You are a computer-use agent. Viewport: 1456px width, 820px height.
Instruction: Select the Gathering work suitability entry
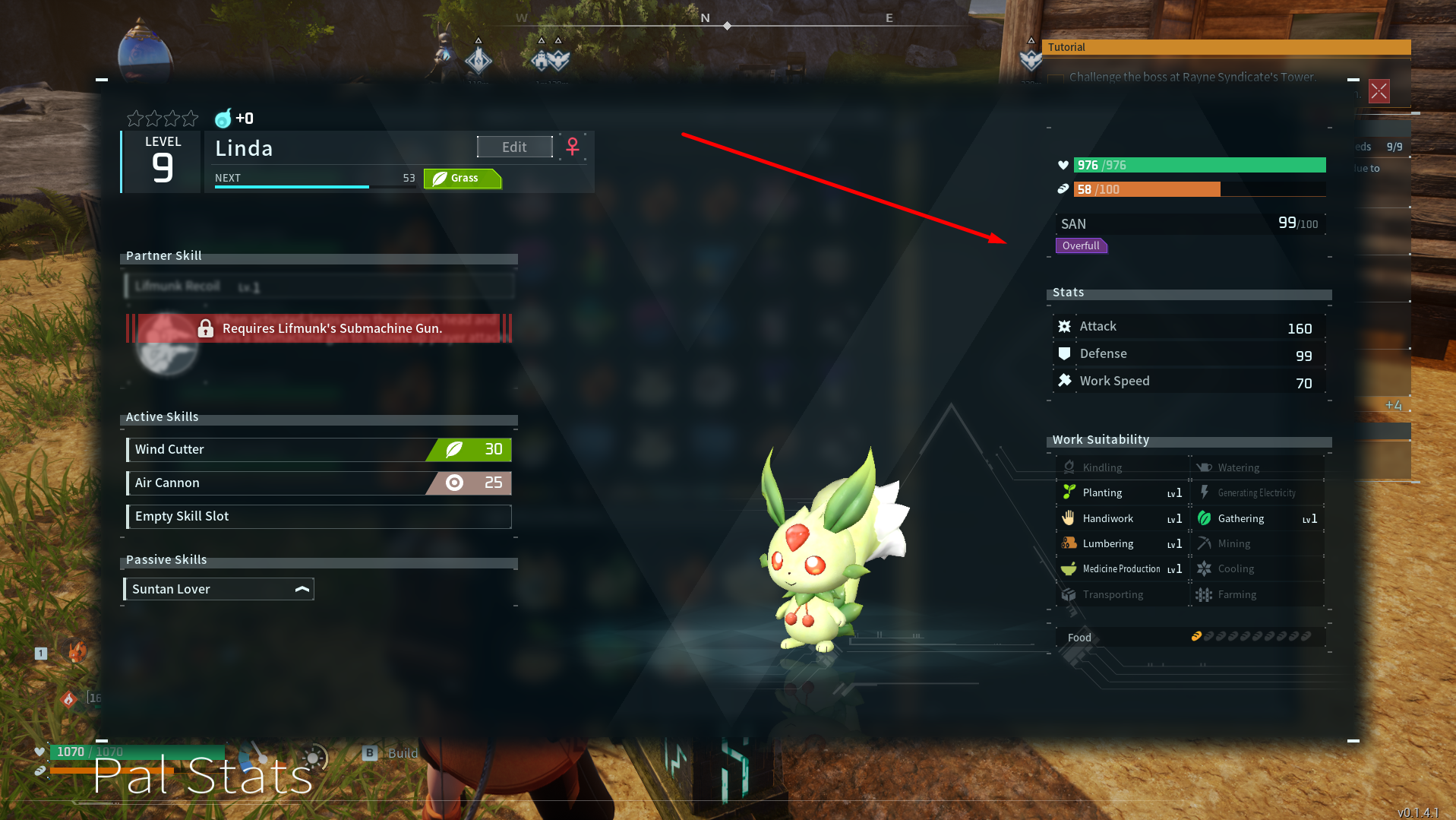[x=1256, y=518]
